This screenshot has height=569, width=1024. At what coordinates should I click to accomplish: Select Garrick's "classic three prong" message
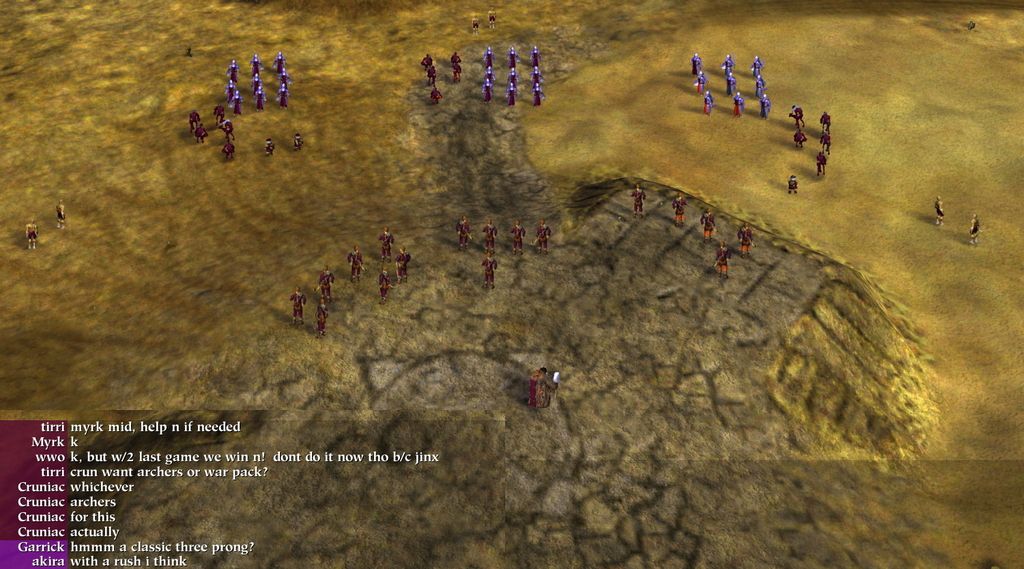coord(162,547)
